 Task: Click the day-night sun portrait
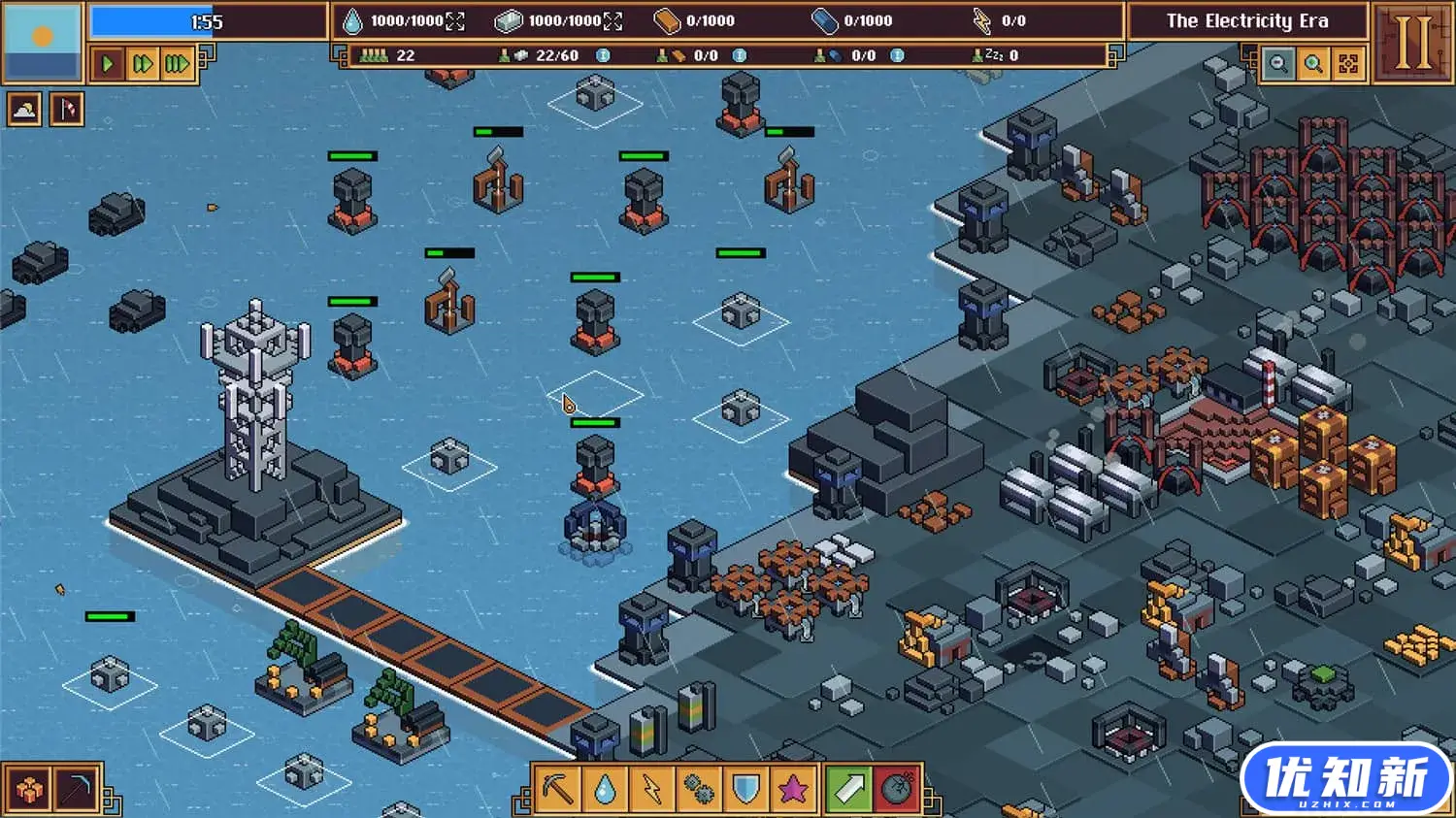[x=42, y=42]
